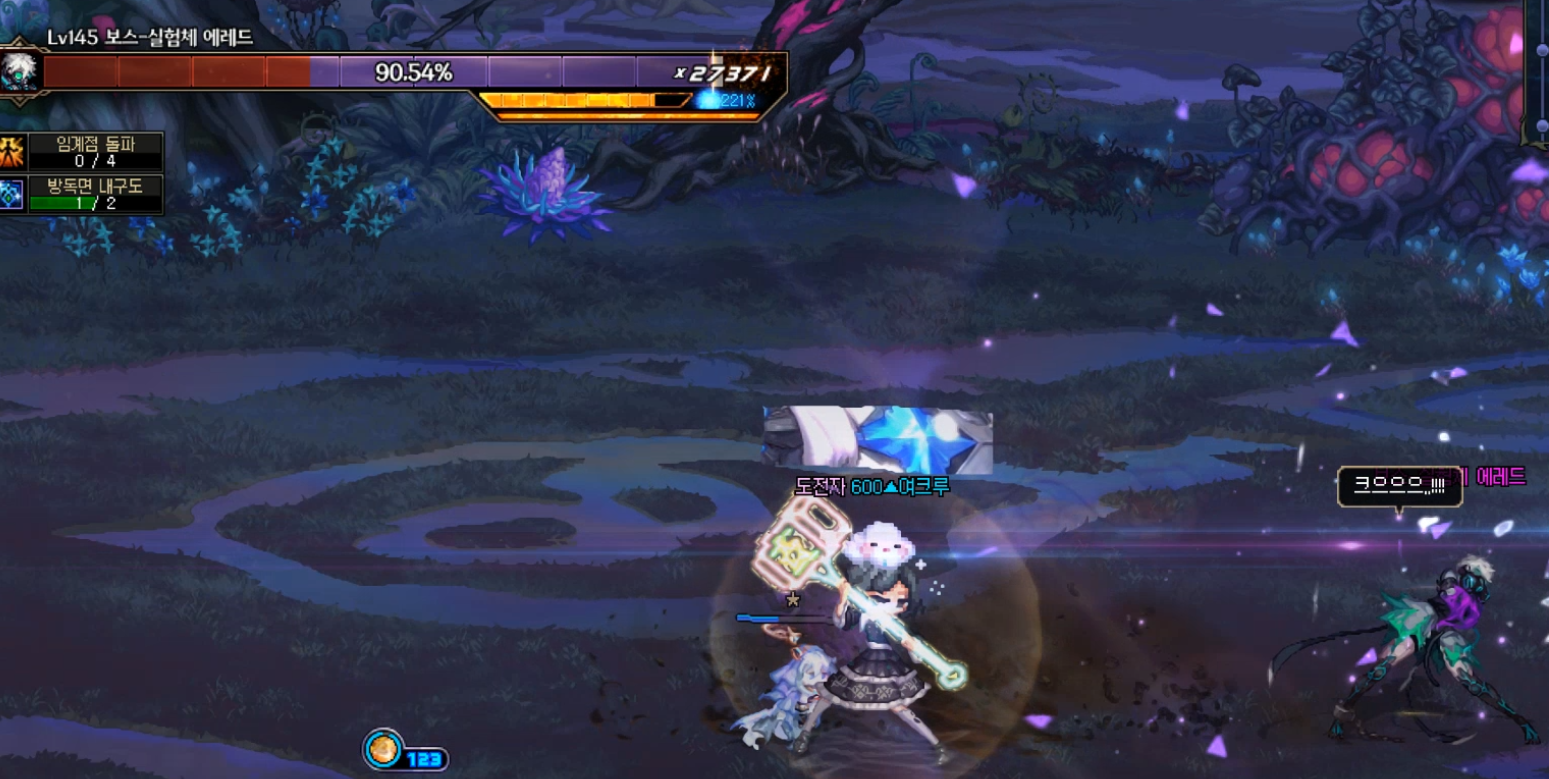The height and width of the screenshot is (779, 1549).
Task: Select the 임계점 돌파 status icon
Action: click(12, 152)
